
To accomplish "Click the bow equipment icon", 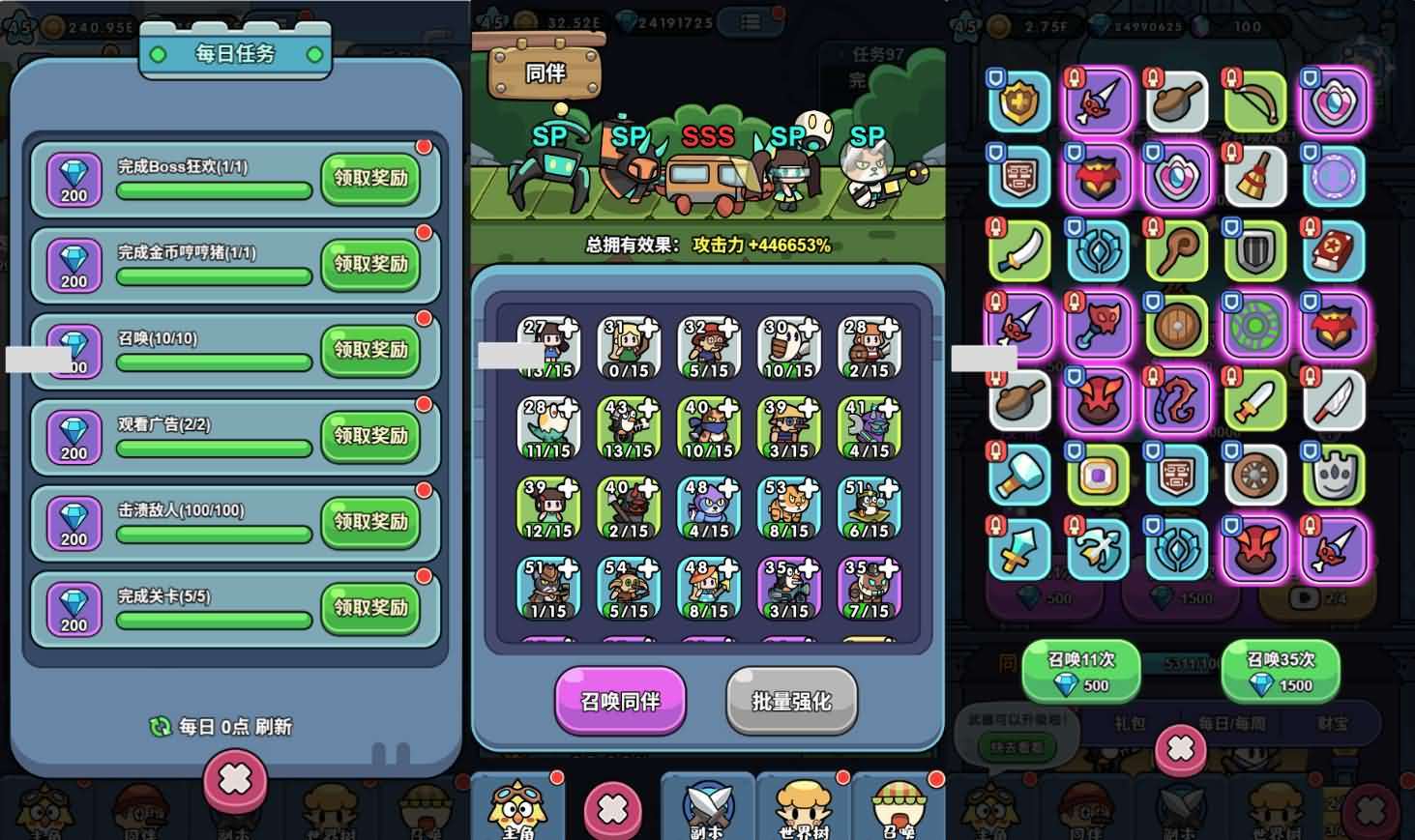I will pyautogui.click(x=1255, y=100).
